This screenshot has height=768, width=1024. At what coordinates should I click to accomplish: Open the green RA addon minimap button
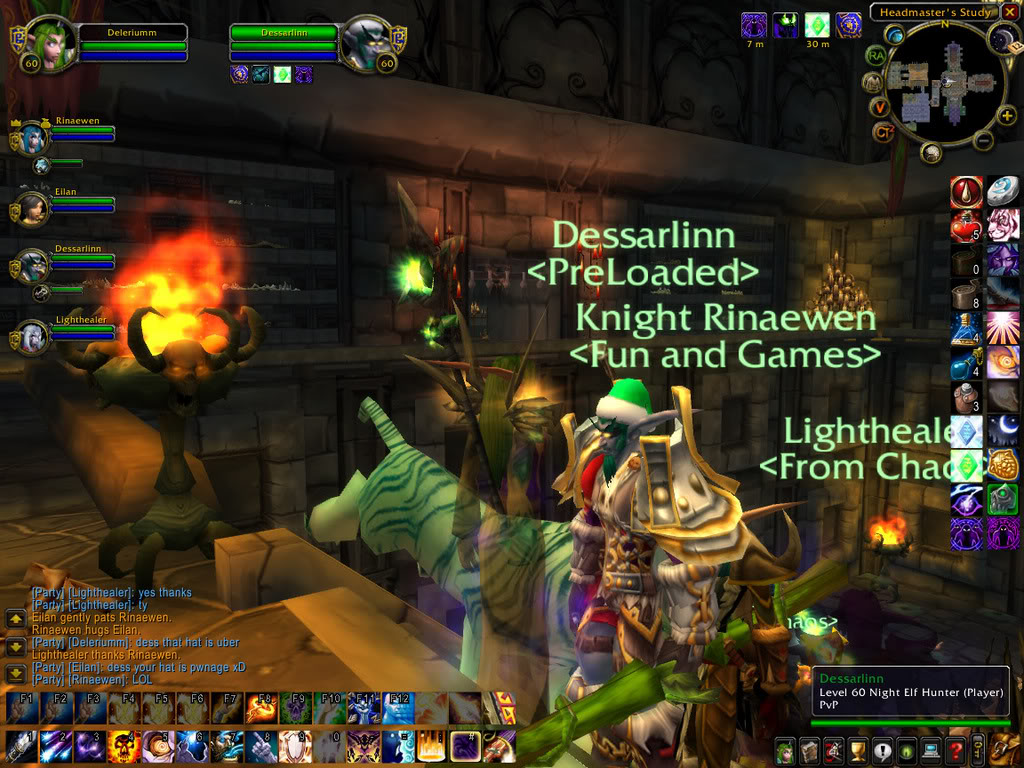pyautogui.click(x=876, y=55)
